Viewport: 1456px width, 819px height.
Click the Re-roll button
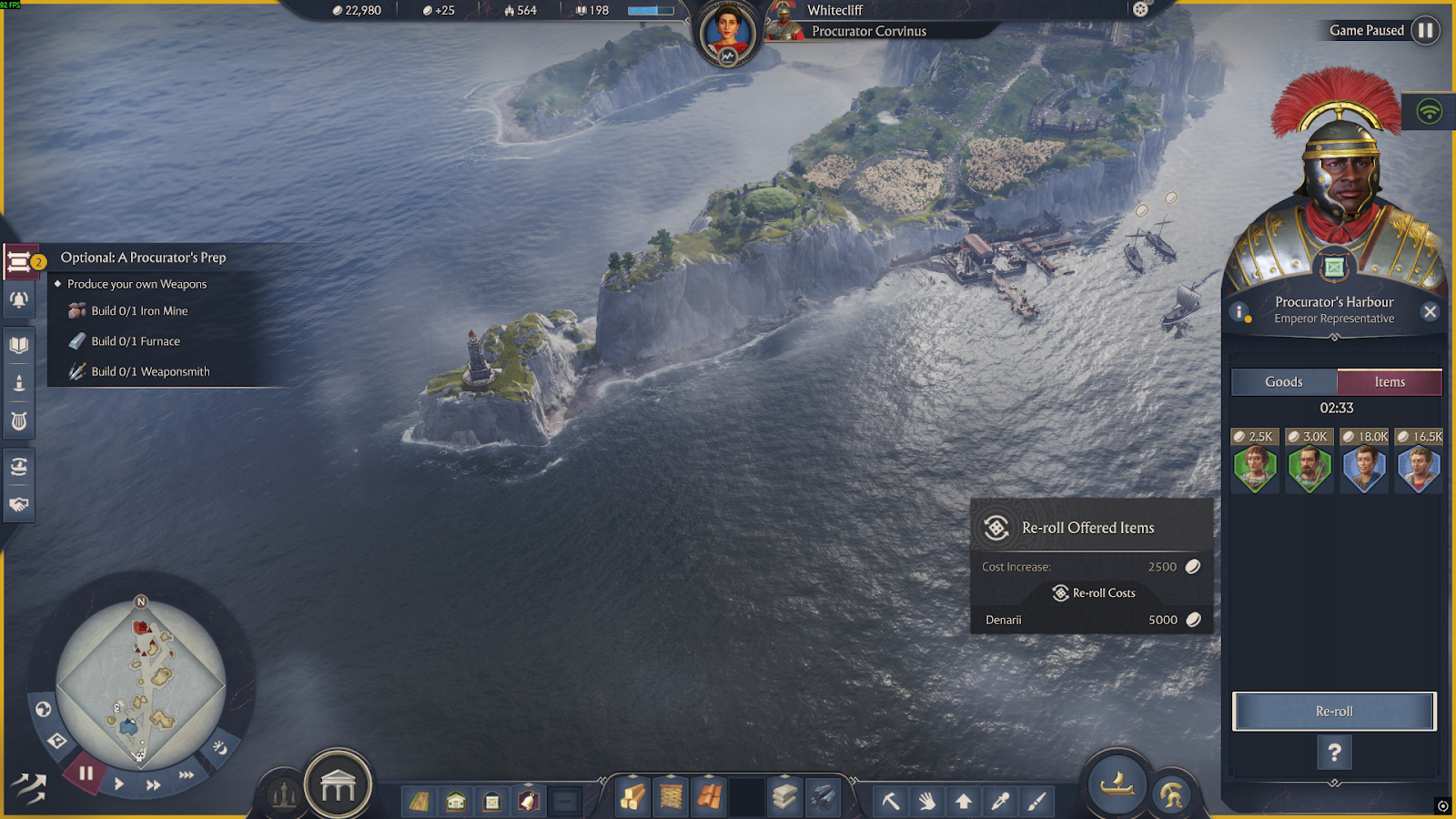(x=1334, y=712)
